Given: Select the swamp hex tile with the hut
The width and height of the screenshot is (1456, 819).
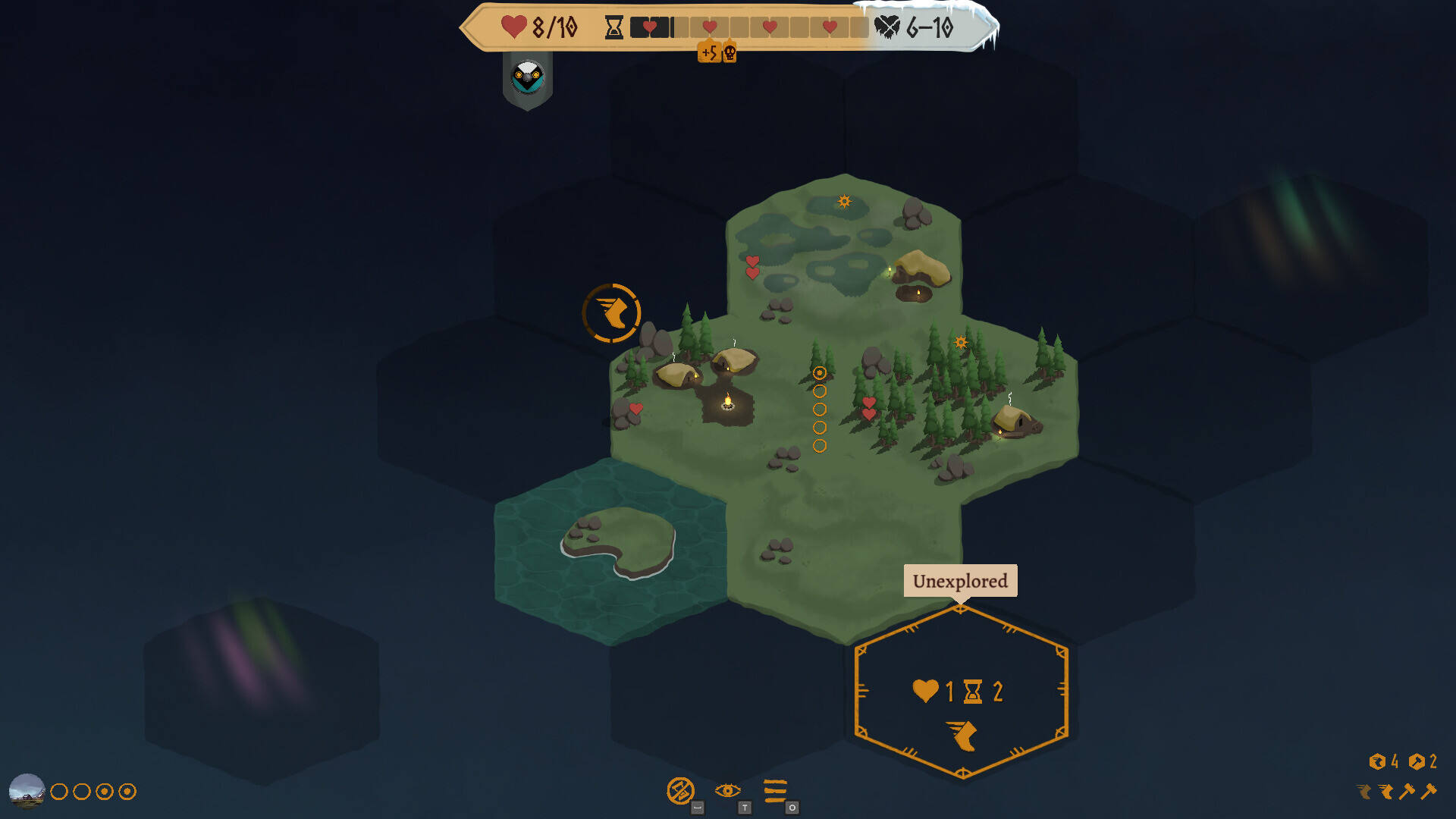Looking at the screenshot, I should pyautogui.click(x=843, y=250).
